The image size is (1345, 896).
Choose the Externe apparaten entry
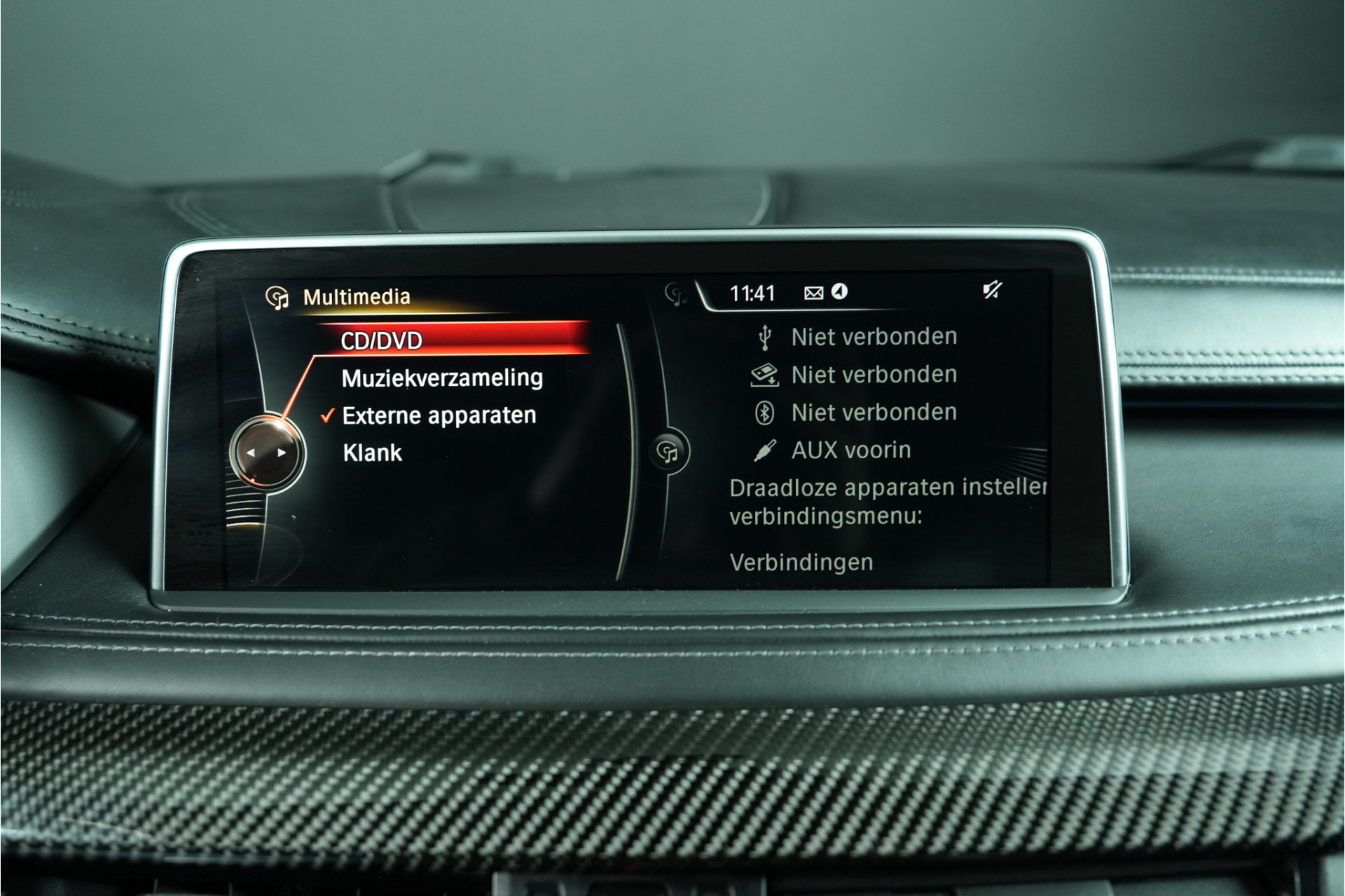439,415
